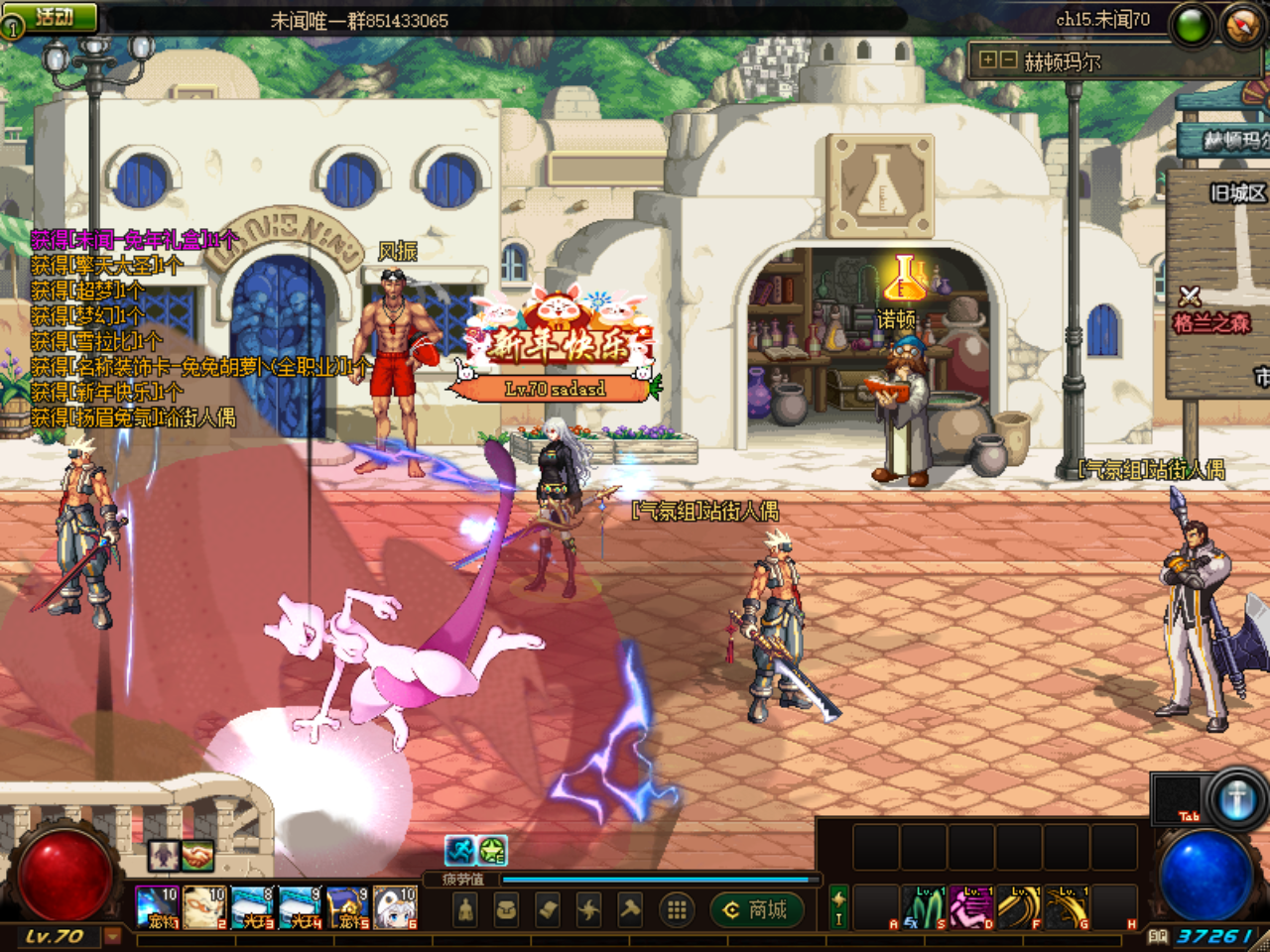The image size is (1270, 952).
Task: Open the 商城 shop button
Action: coord(754,909)
